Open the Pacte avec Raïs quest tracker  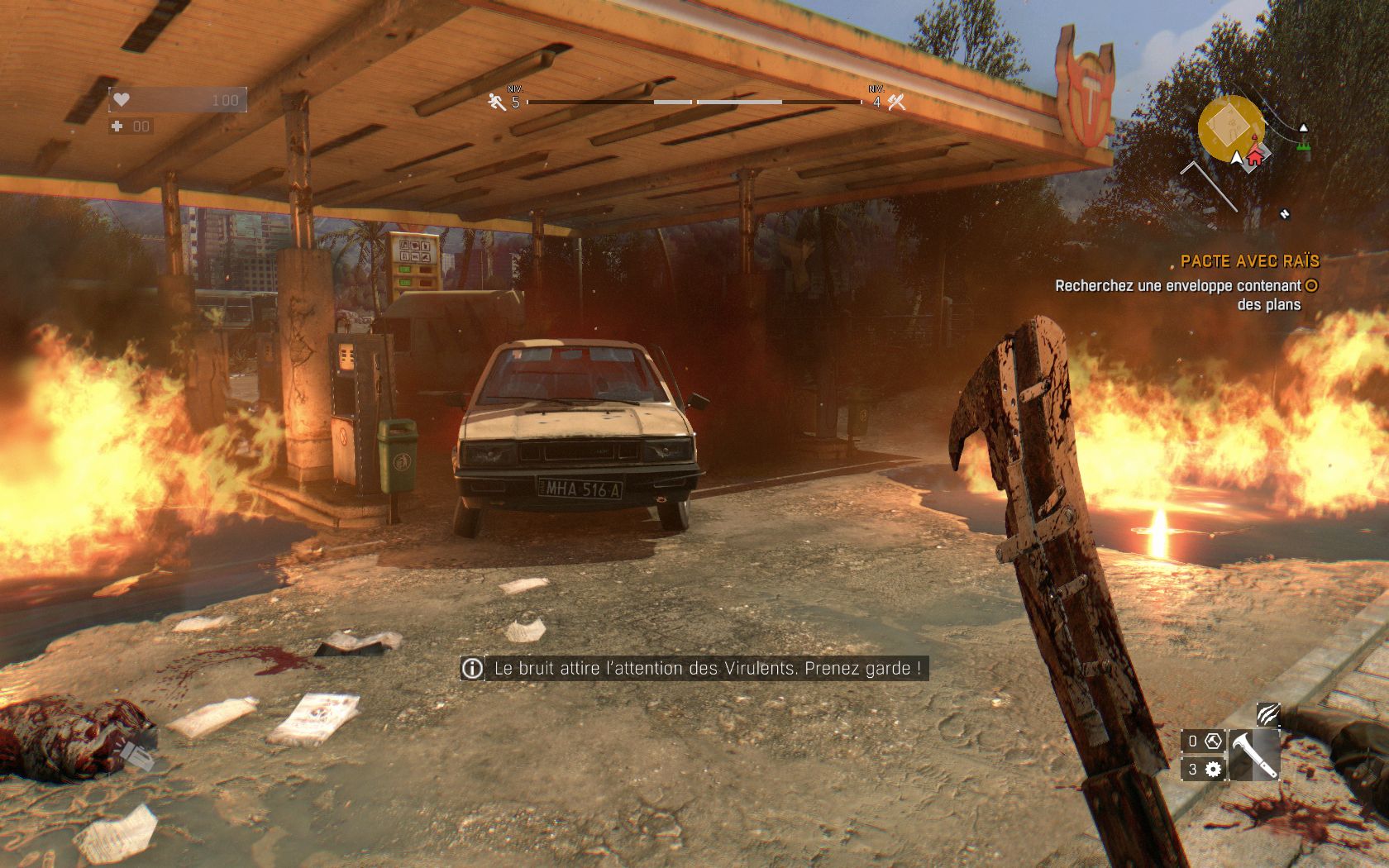pos(1249,261)
